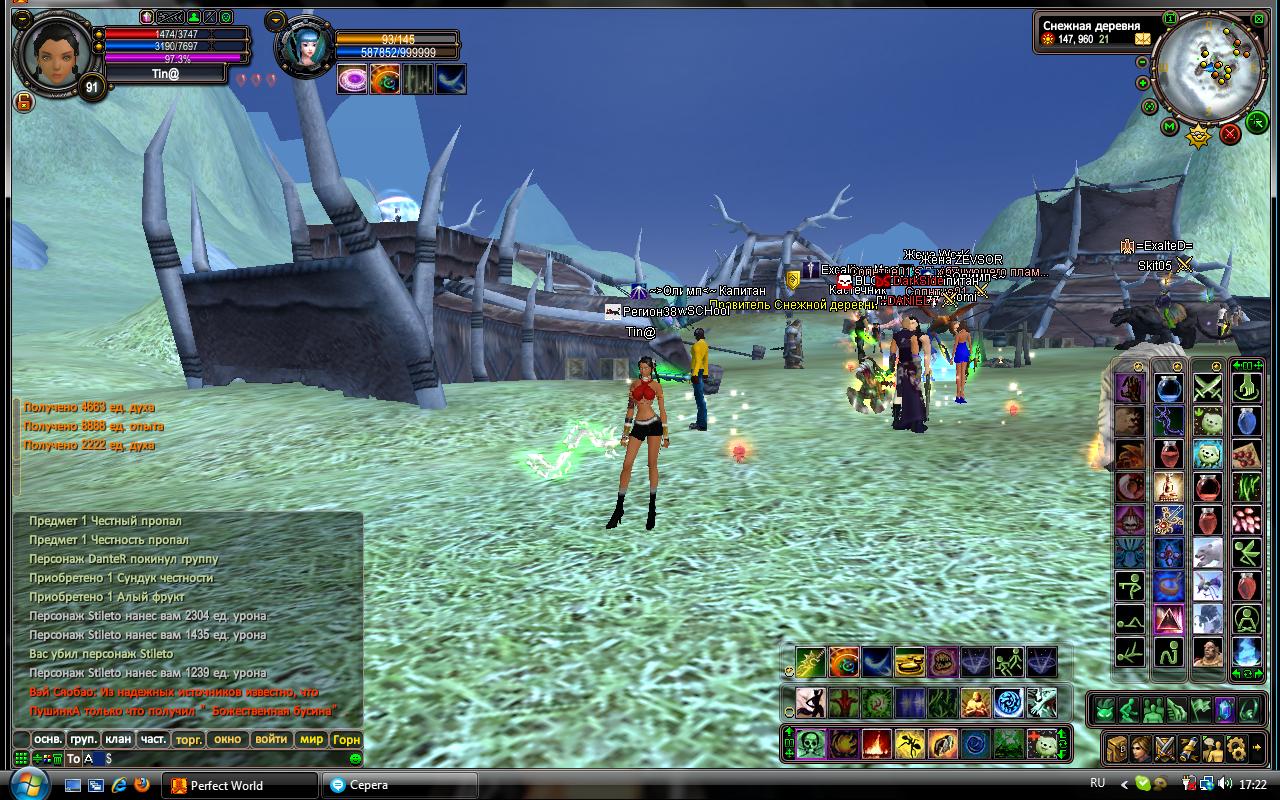Select the 'торг.' trade chat tab

[x=188, y=739]
